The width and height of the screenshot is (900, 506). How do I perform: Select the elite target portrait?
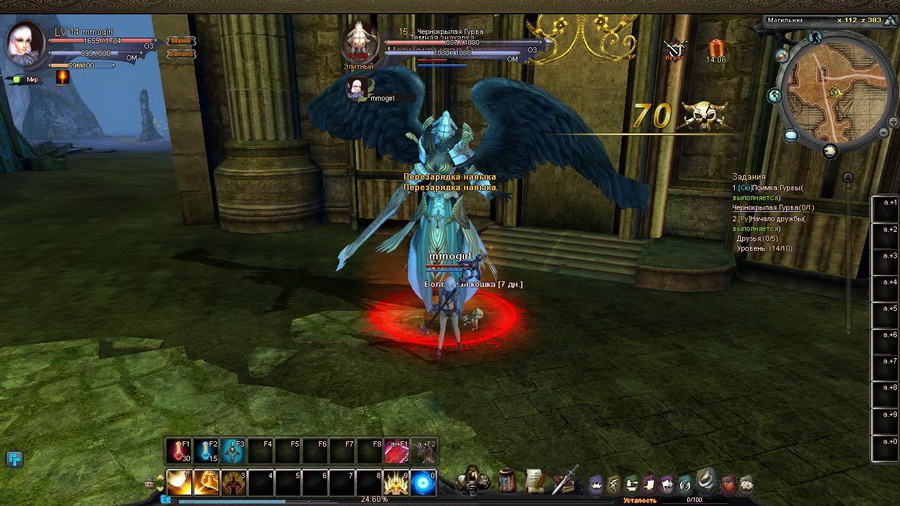pyautogui.click(x=359, y=43)
